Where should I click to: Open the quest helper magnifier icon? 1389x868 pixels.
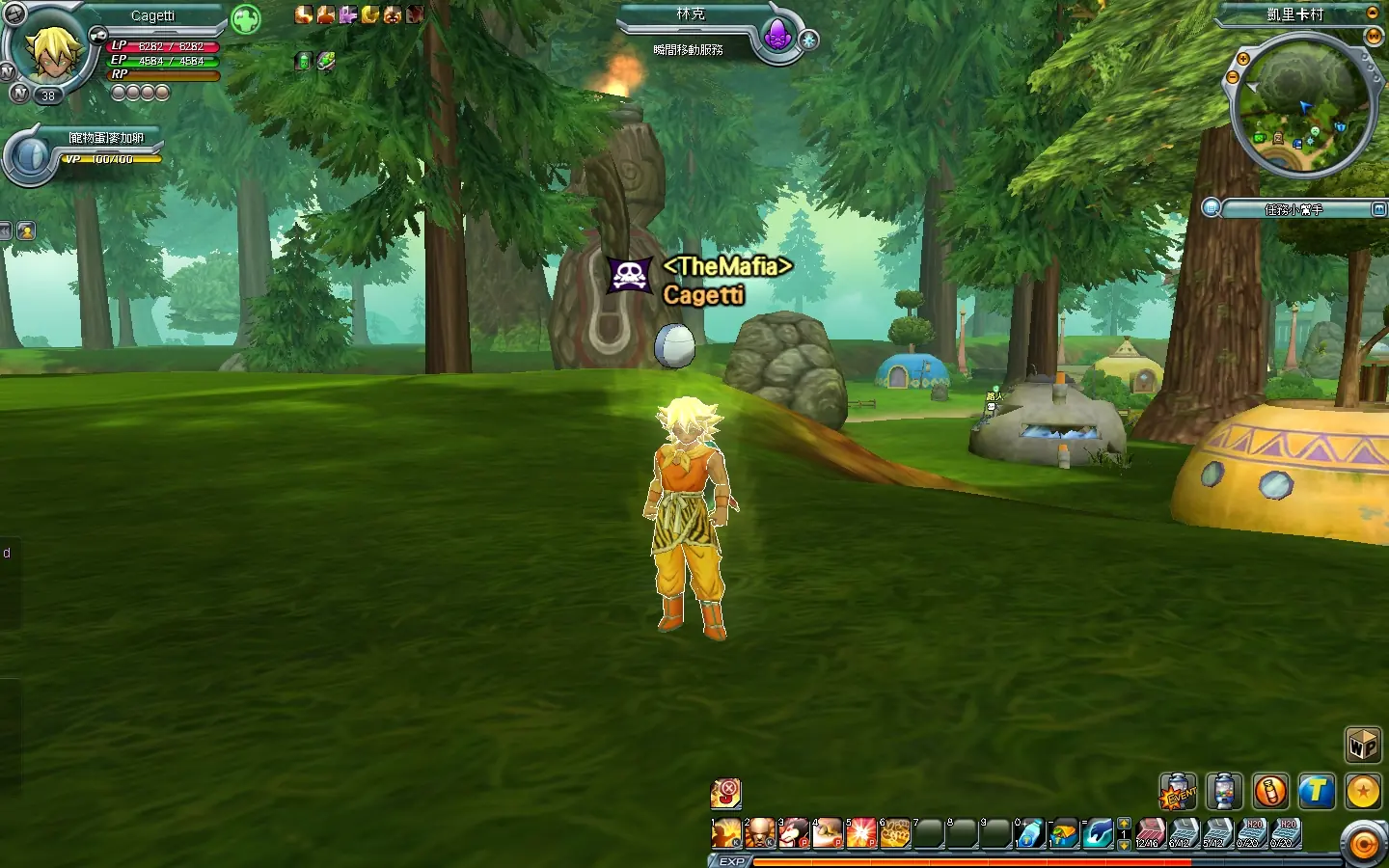click(1212, 208)
